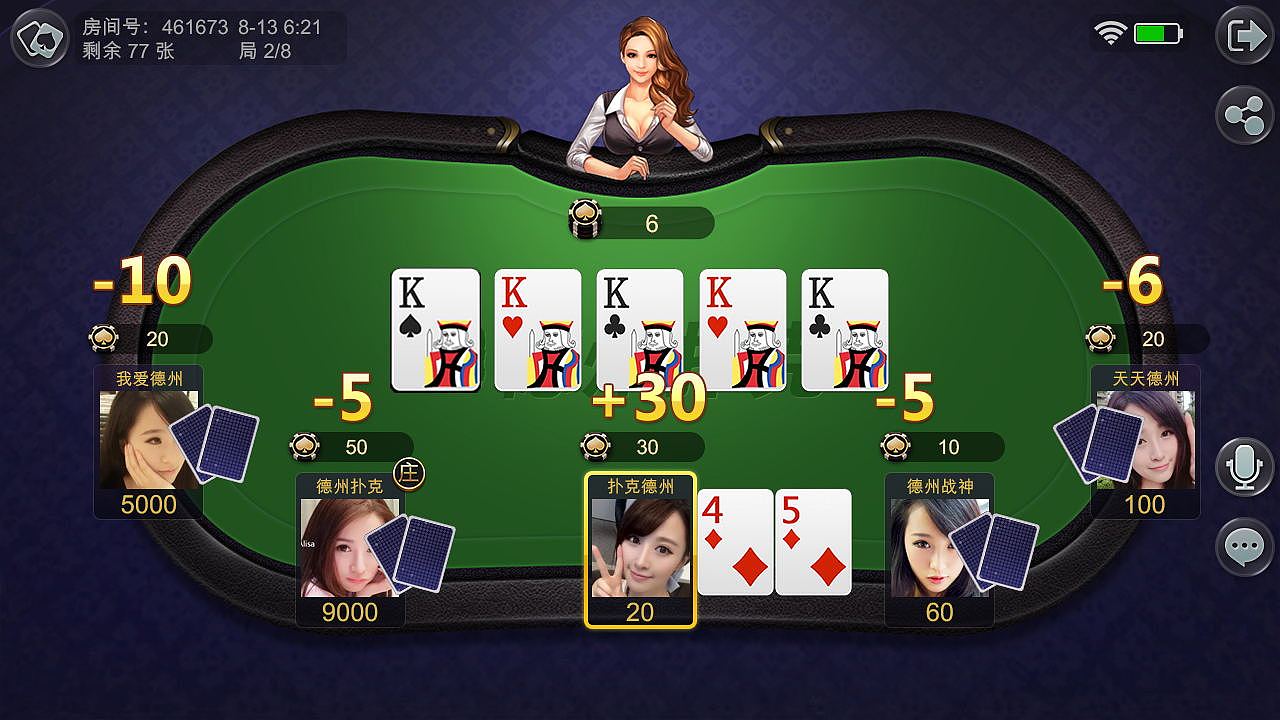The image size is (1280, 720).
Task: Tap the 4 of Diamonds hole card
Action: 735,540
